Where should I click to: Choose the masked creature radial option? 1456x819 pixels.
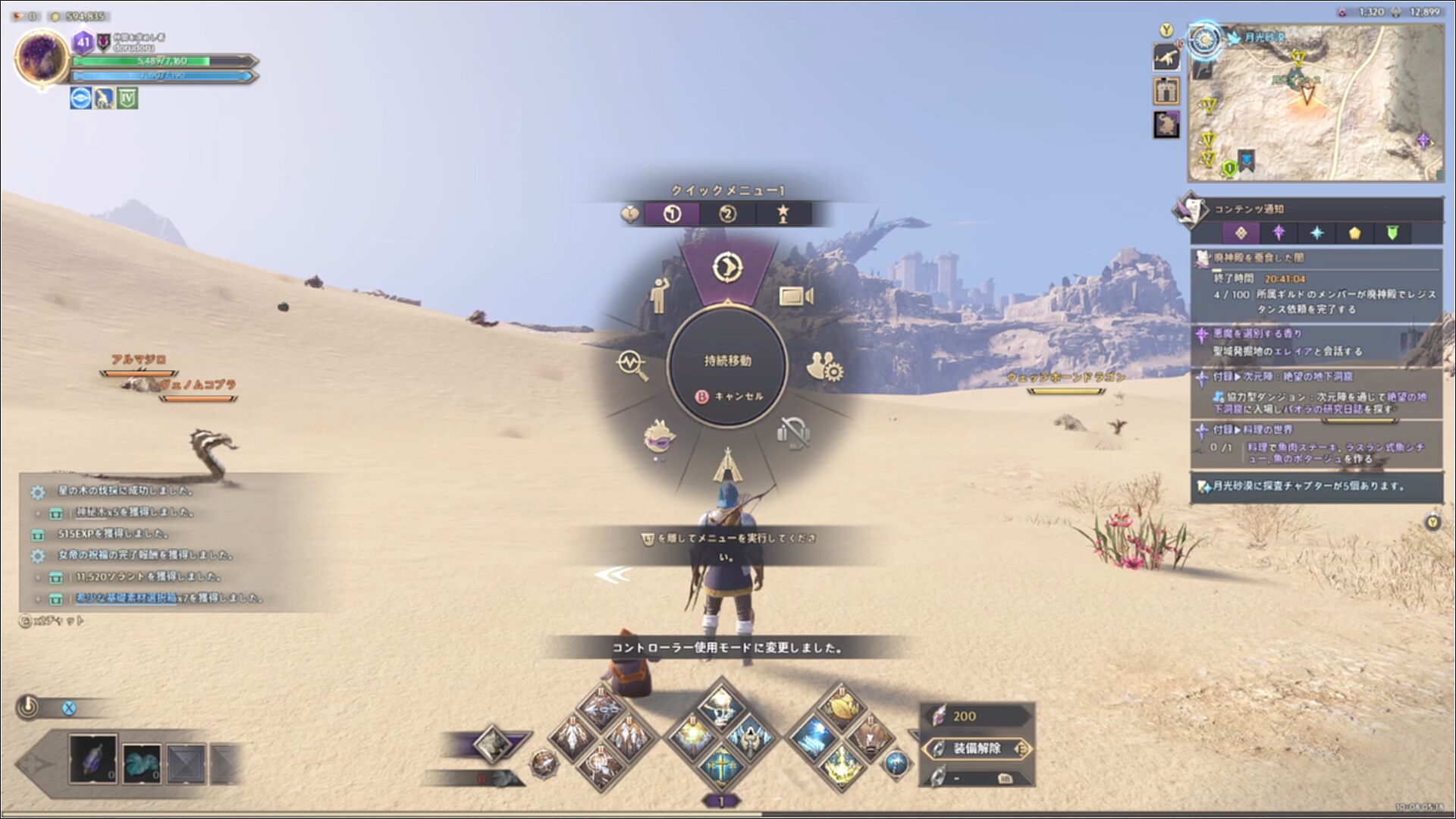coord(659,438)
